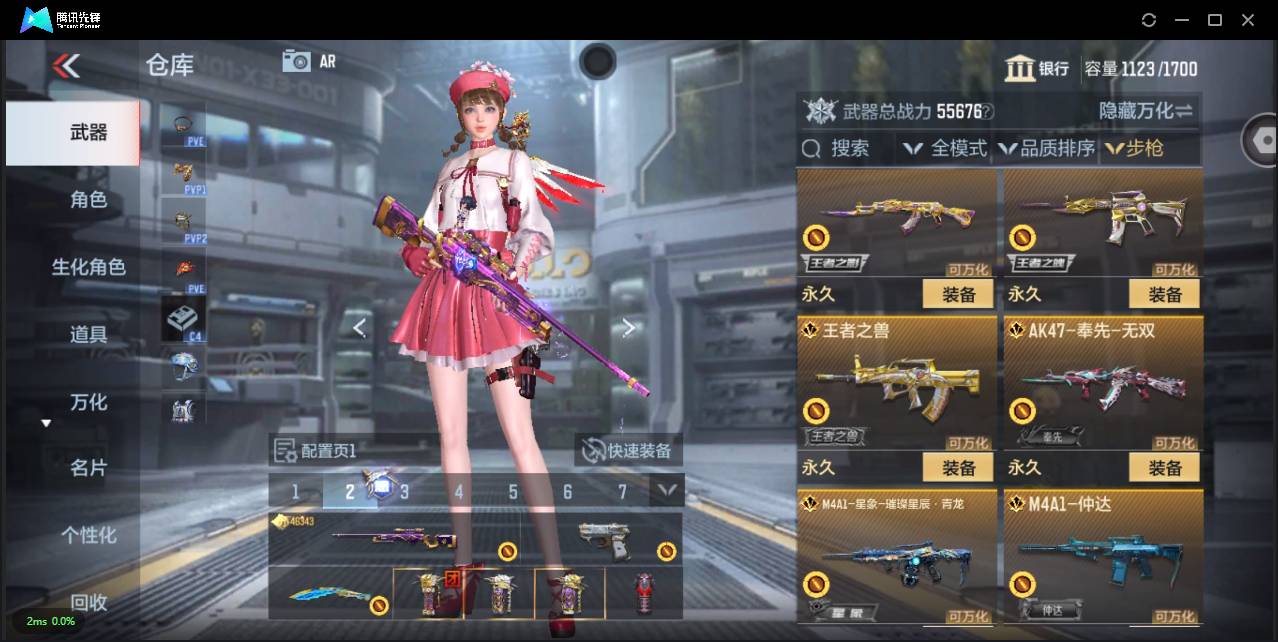
Task: Open the 全模式 mode filter dropdown
Action: pos(945,149)
